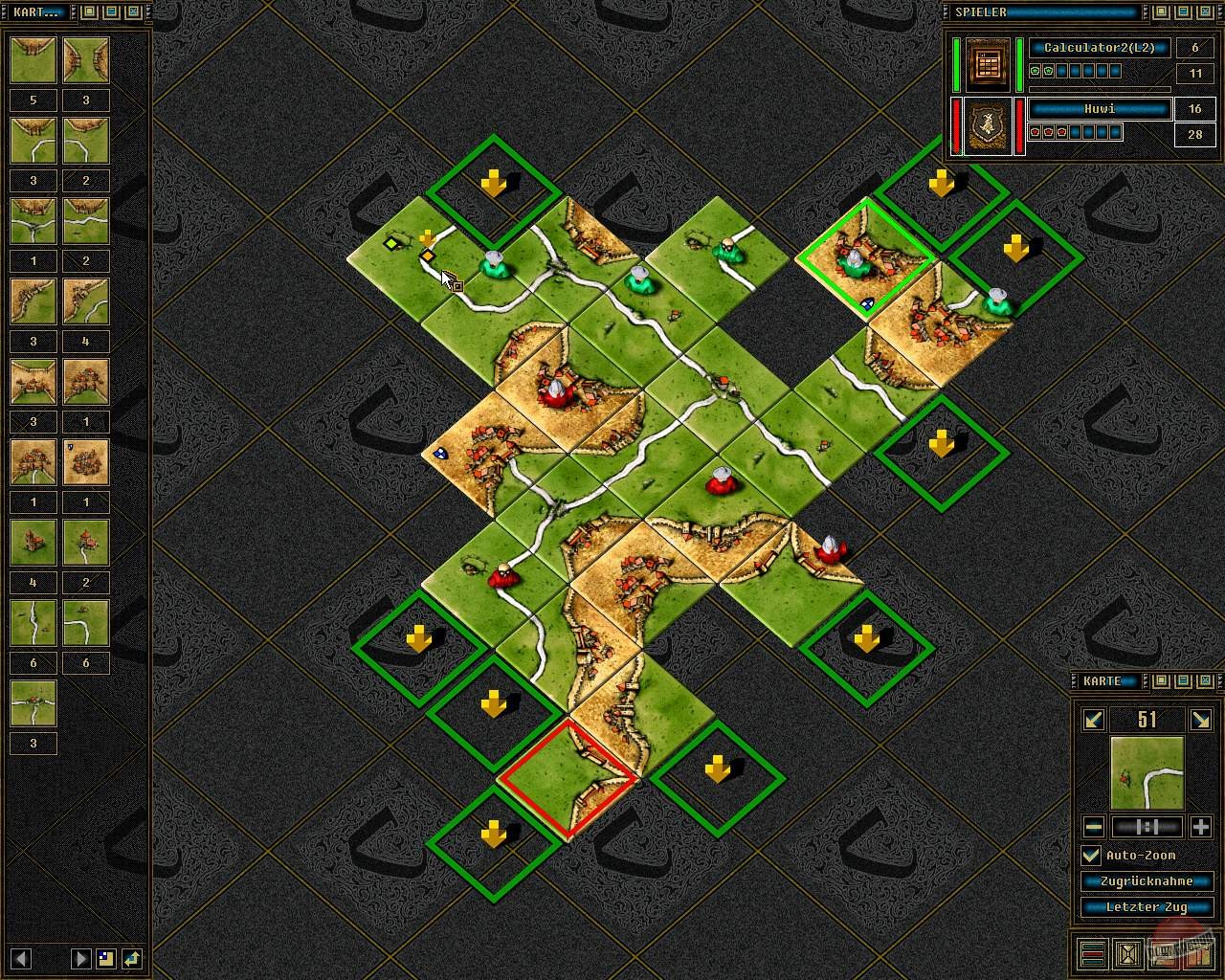Select the back arrow at bottom left

(x=20, y=958)
